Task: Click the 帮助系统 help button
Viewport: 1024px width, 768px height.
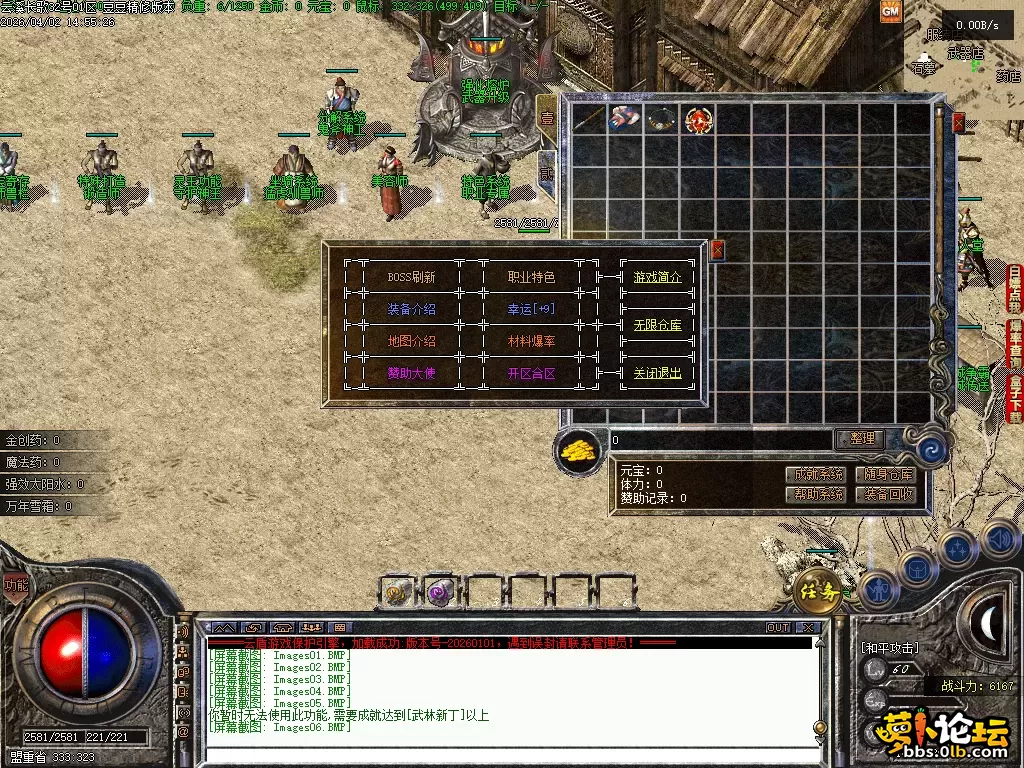Action: 818,494
